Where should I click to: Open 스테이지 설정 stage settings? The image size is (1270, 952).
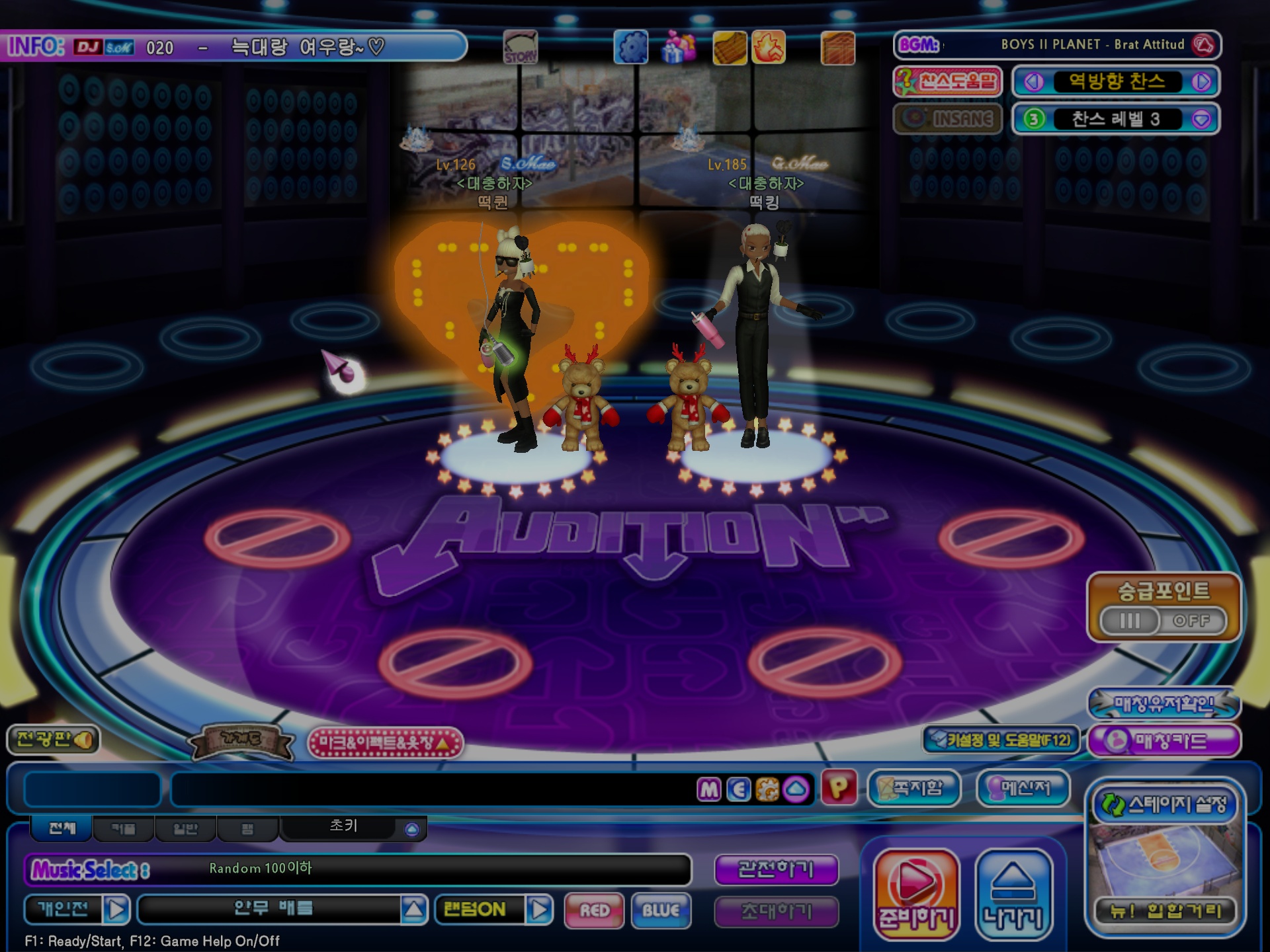tap(1165, 805)
